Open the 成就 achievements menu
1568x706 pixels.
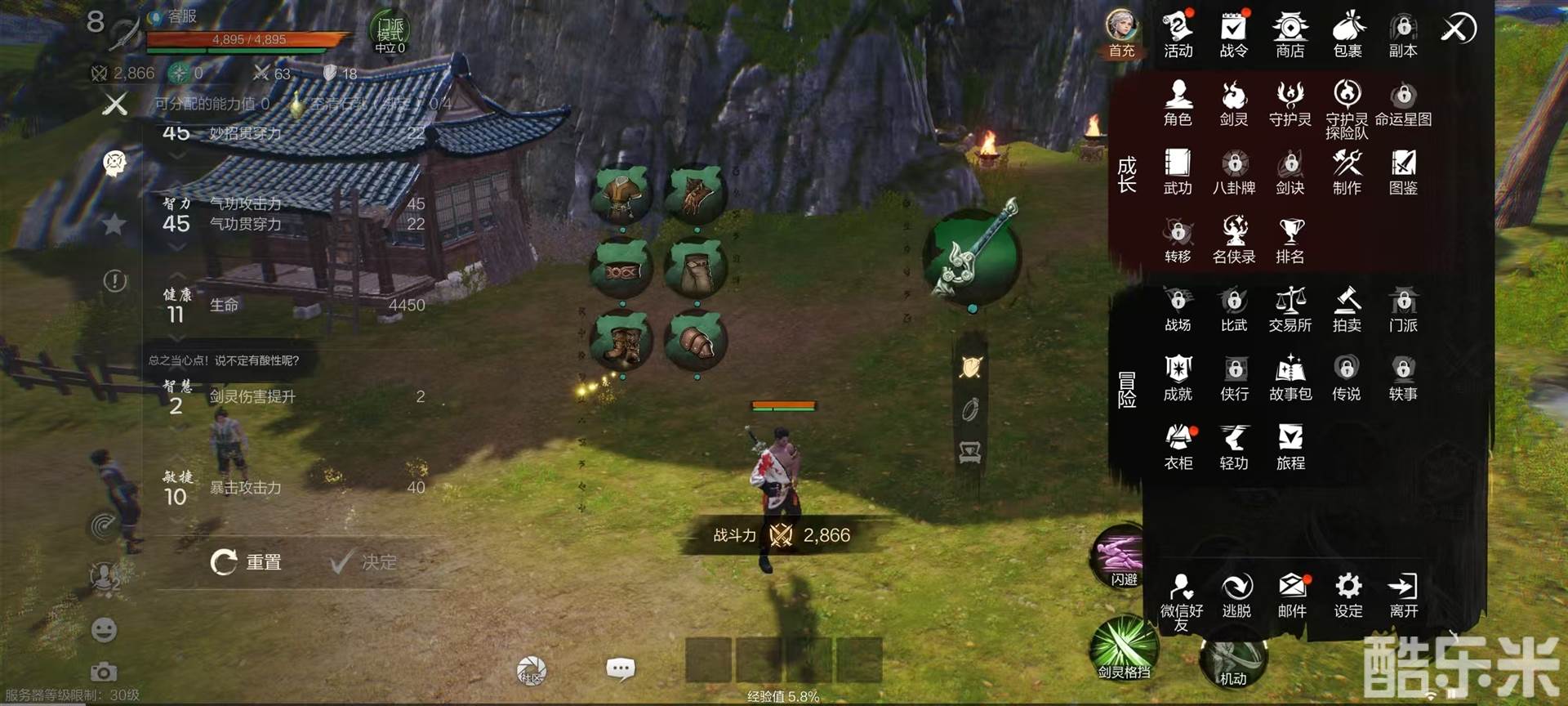click(1178, 378)
